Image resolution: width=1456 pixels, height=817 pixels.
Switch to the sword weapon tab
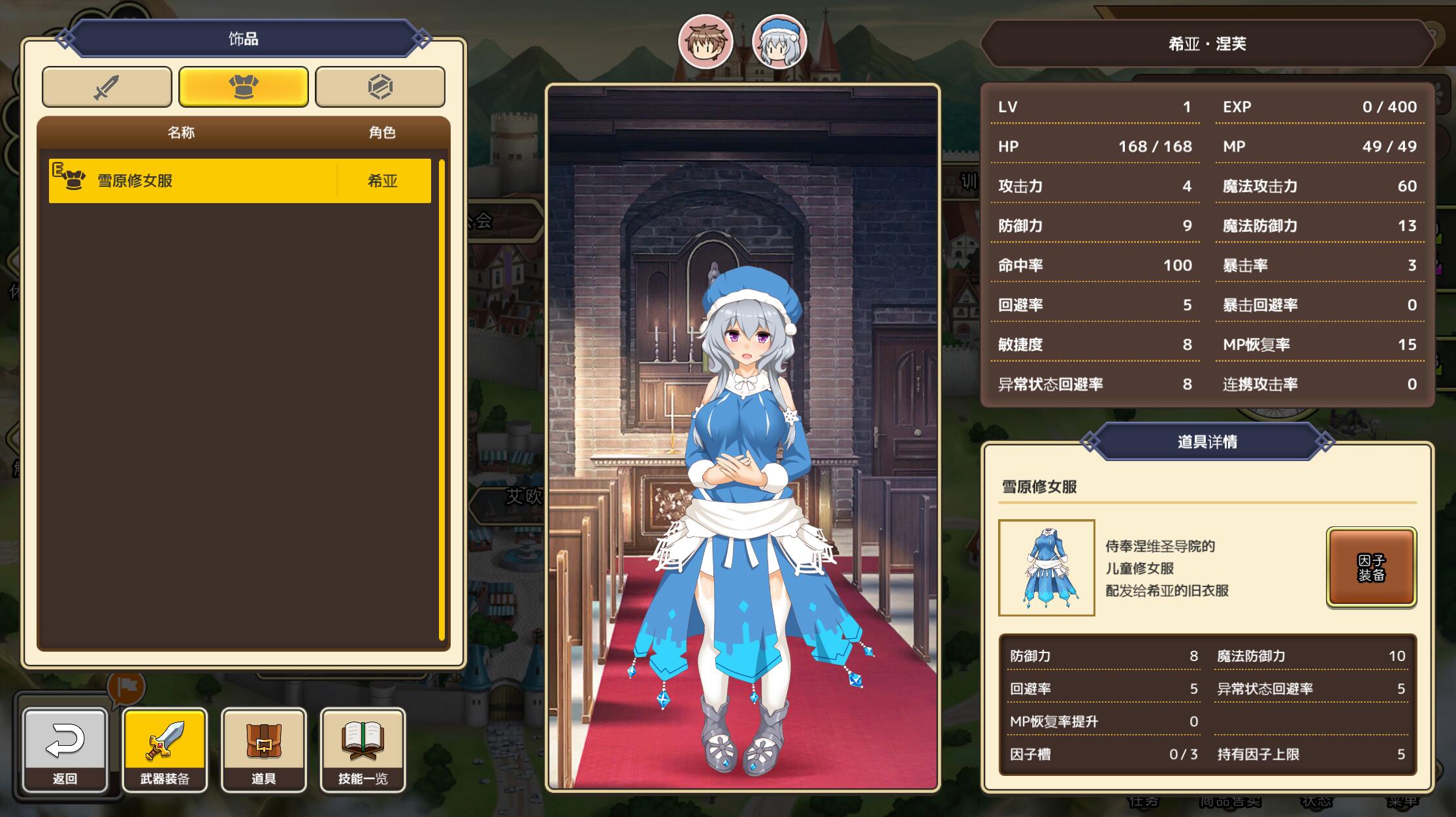point(106,87)
